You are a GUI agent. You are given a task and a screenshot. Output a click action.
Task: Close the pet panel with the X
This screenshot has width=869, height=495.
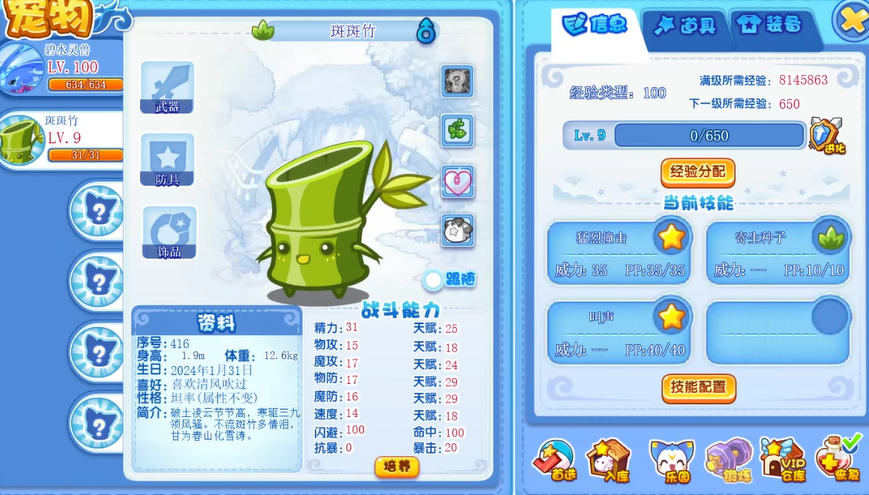pos(851,18)
